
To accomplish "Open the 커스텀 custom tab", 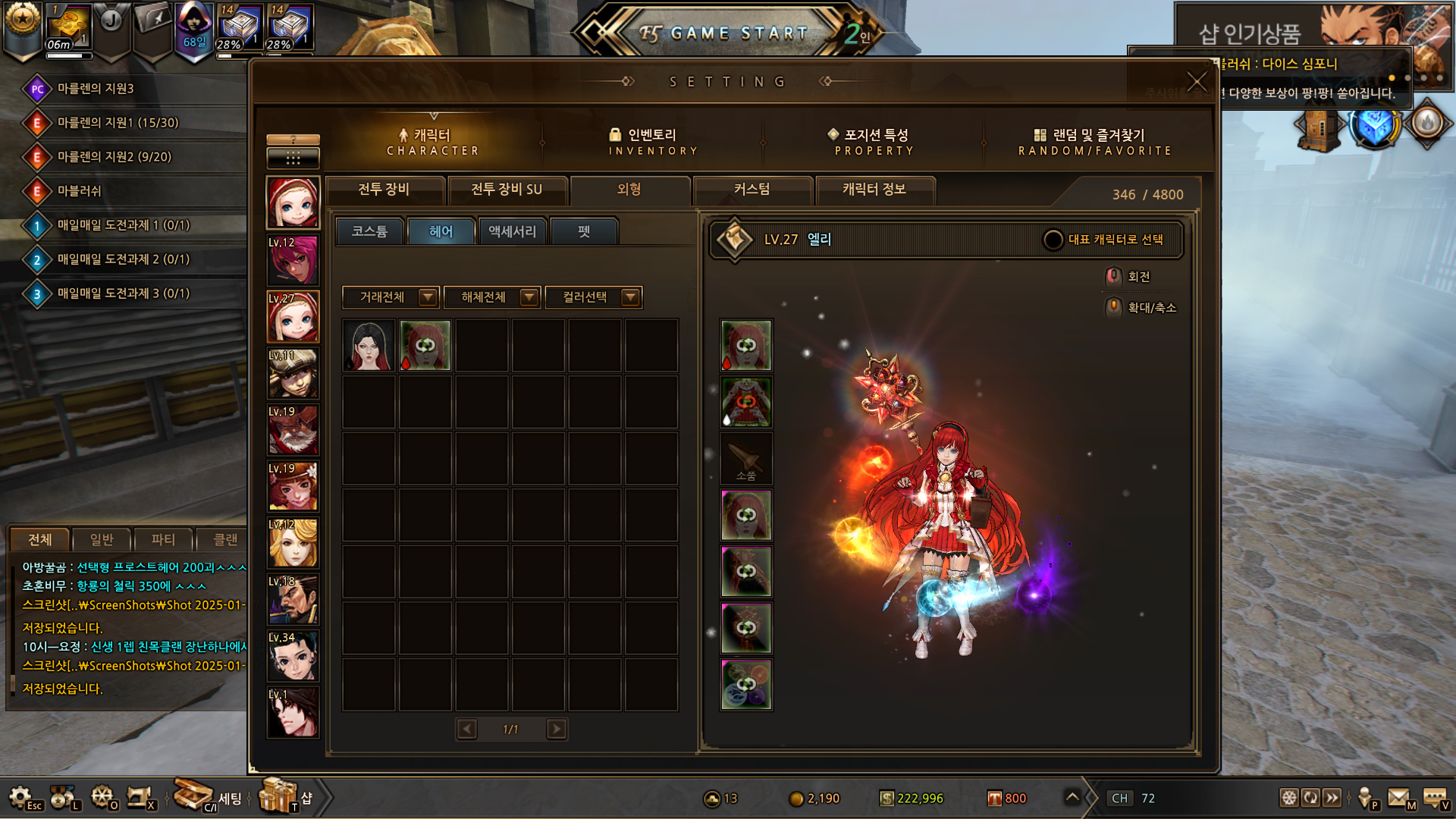I will coord(752,190).
